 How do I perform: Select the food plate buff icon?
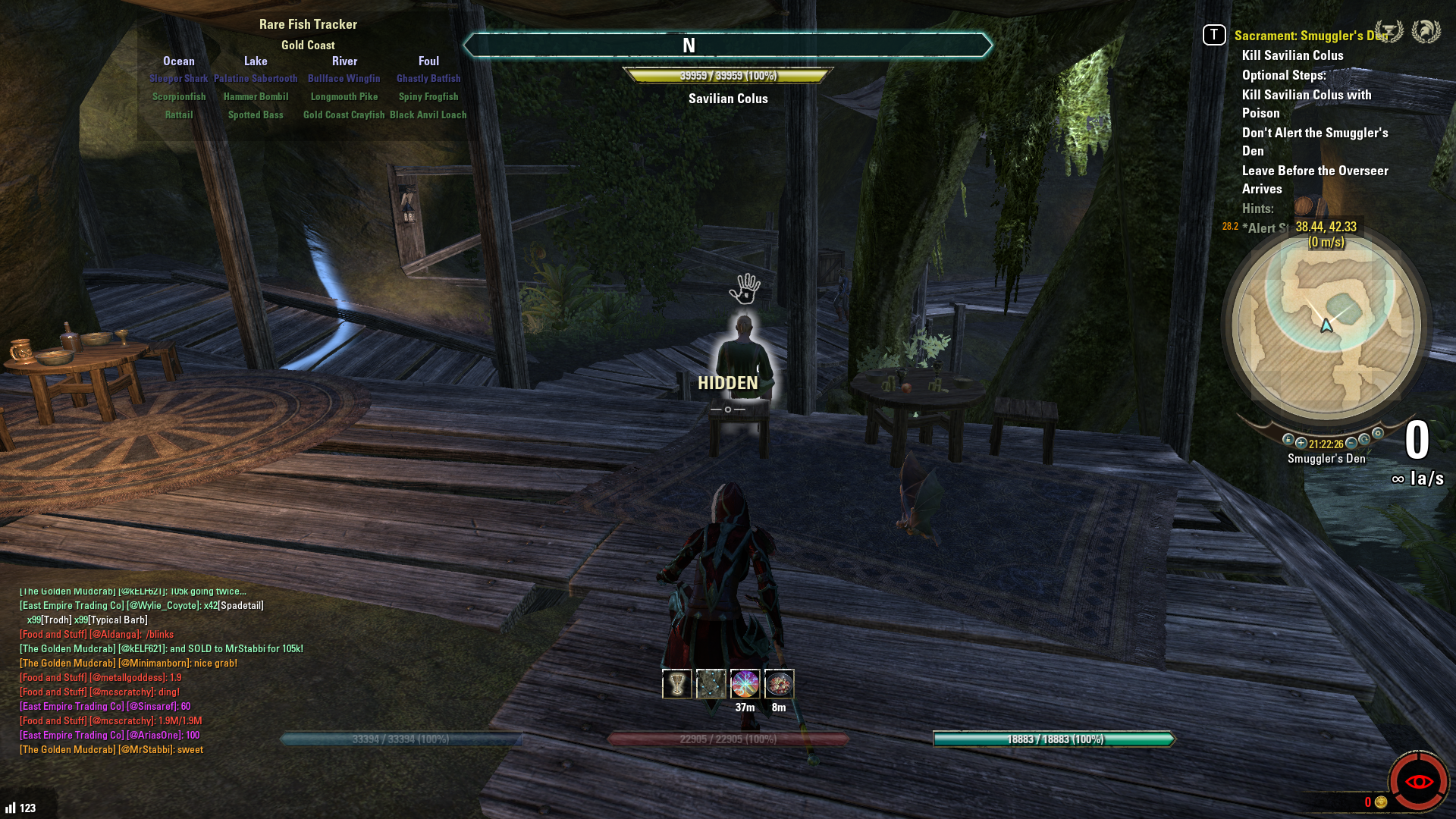click(779, 684)
